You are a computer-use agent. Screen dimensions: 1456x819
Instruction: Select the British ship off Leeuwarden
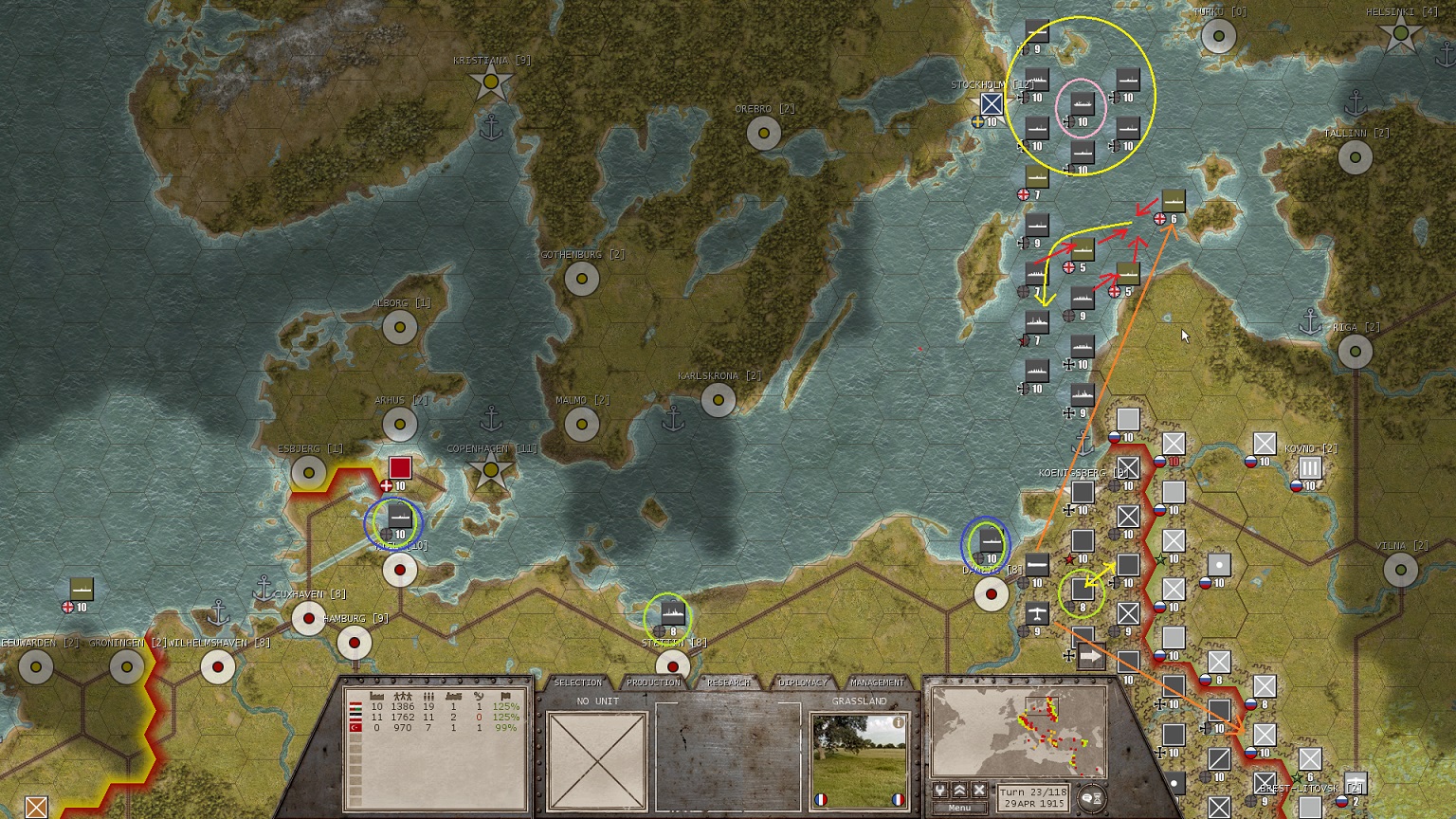pos(82,590)
